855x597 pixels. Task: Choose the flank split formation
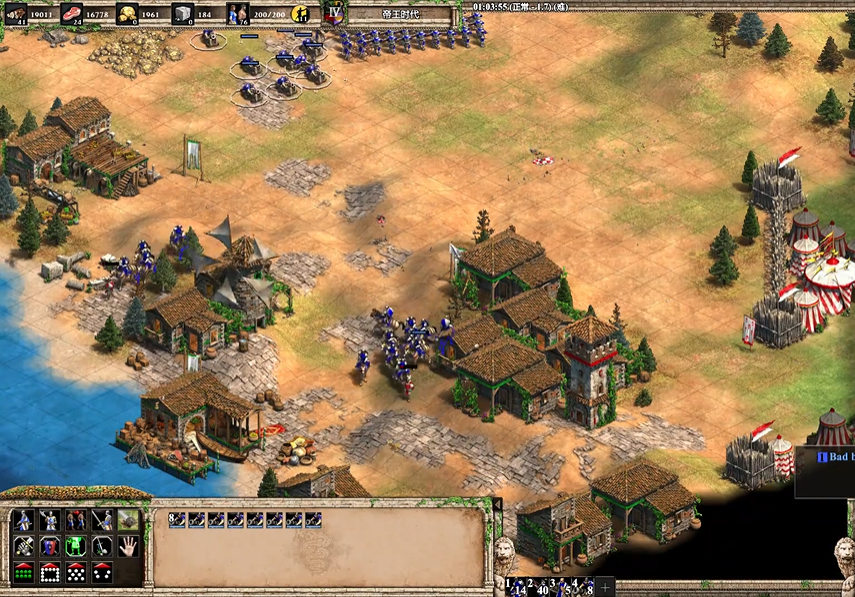(101, 573)
